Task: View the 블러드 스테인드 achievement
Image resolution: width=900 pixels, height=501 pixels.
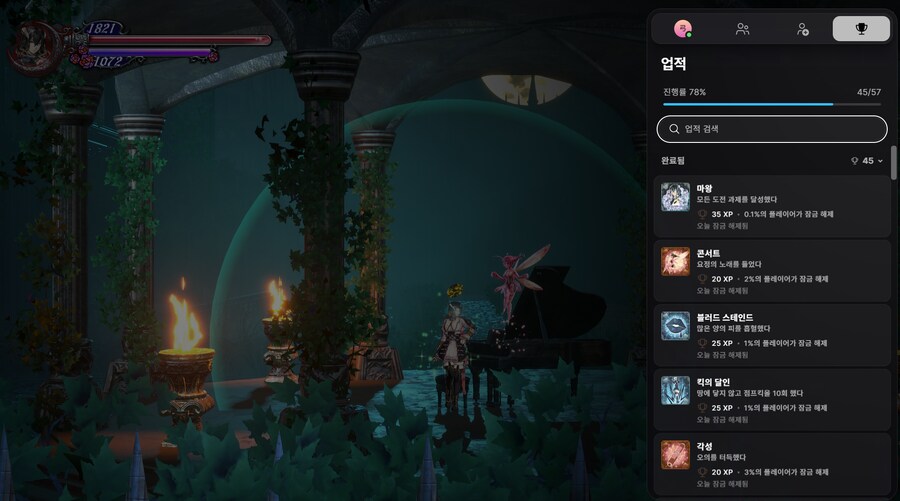Action: (x=772, y=336)
